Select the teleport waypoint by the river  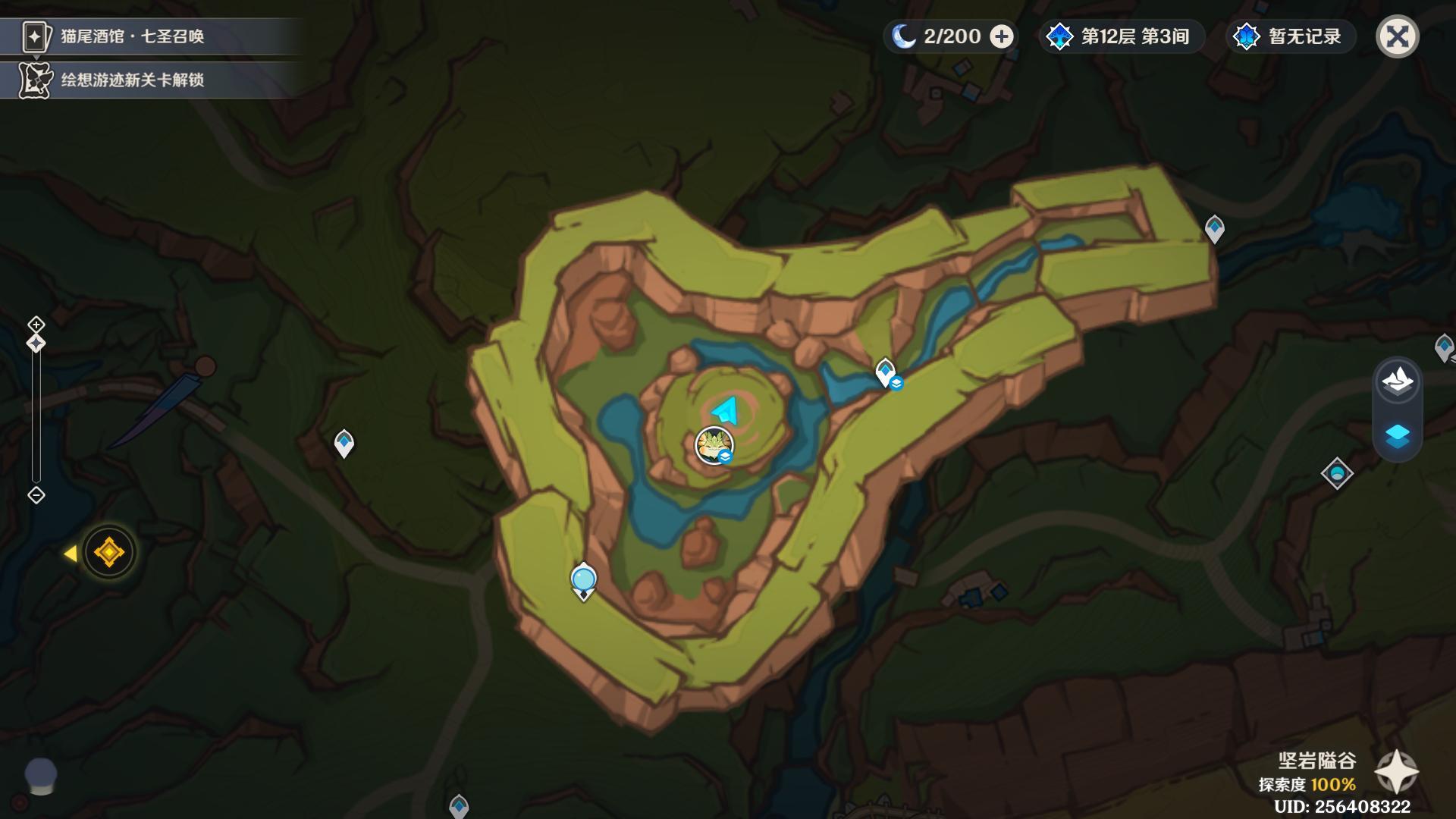coord(886,372)
